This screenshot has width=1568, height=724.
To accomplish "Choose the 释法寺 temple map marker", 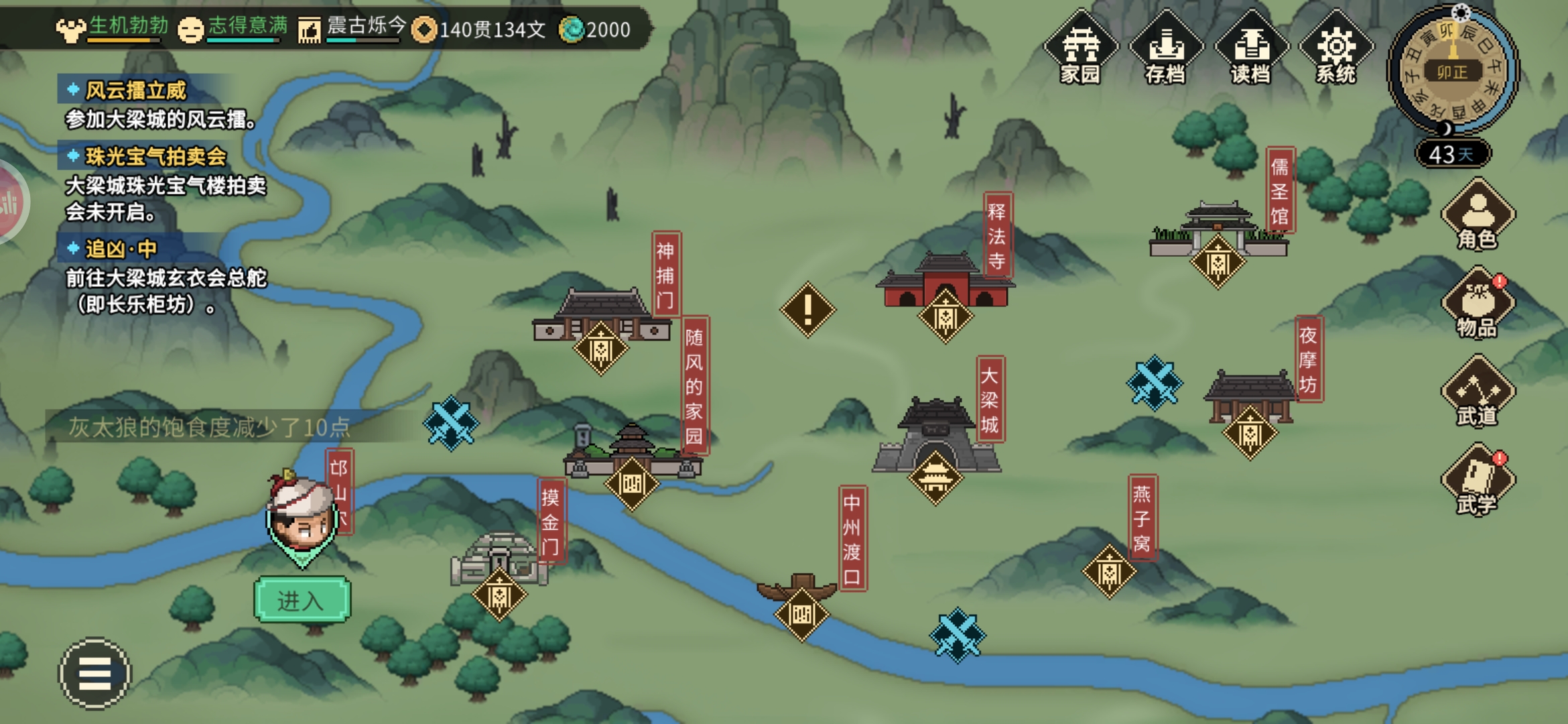I will pos(945,316).
